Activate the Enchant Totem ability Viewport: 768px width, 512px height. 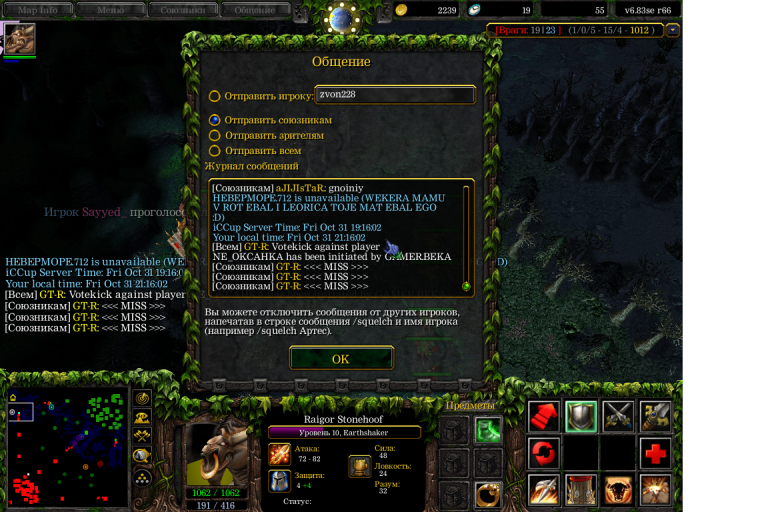click(580, 491)
